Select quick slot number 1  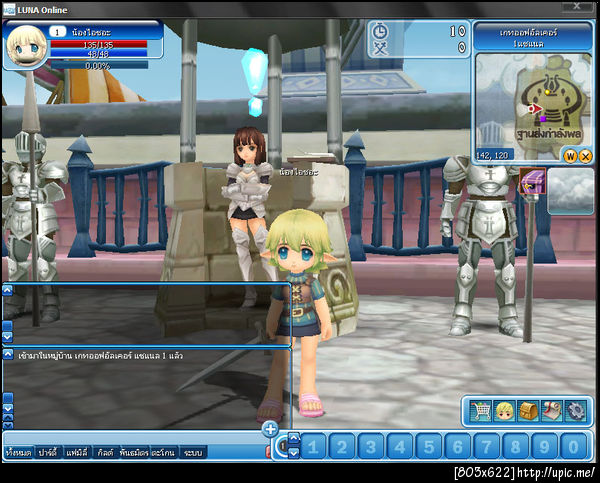pyautogui.click(x=315, y=446)
